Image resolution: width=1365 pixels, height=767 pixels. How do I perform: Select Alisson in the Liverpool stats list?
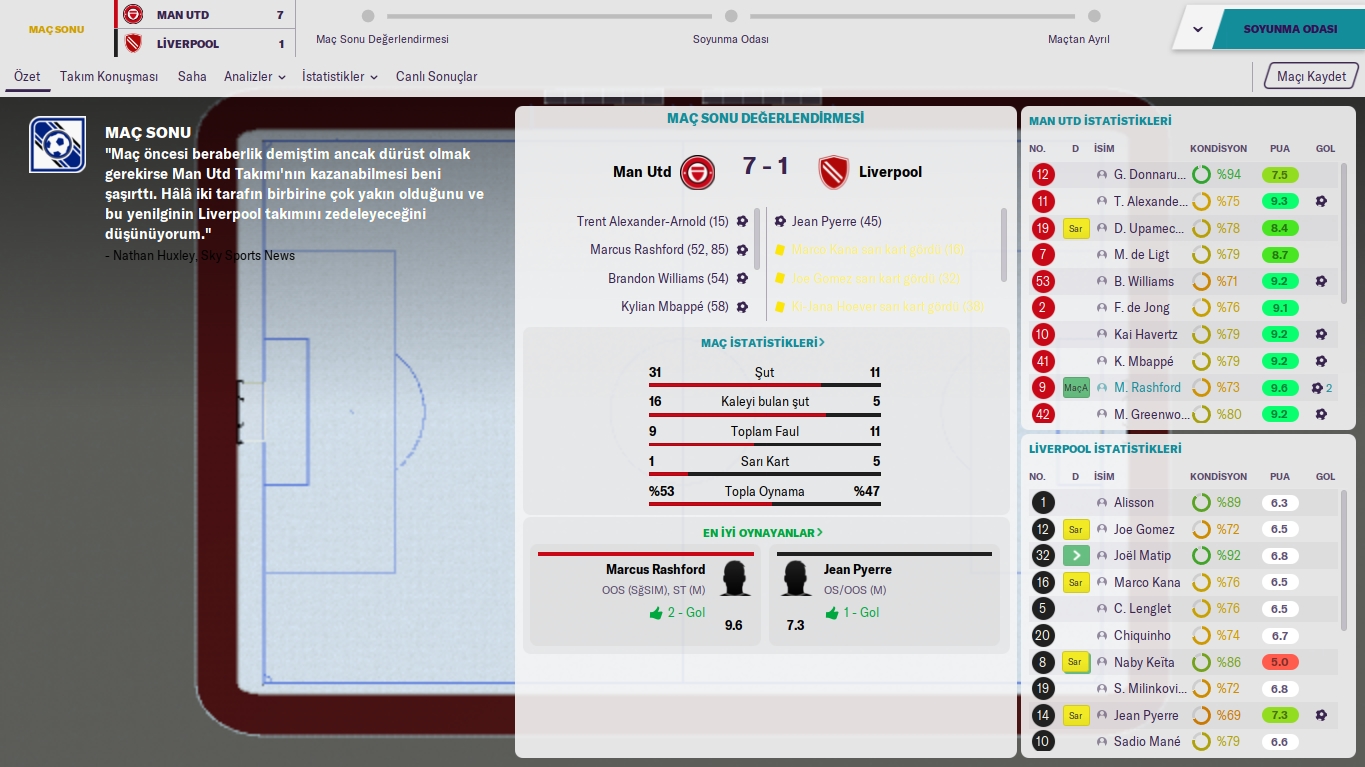(1134, 503)
